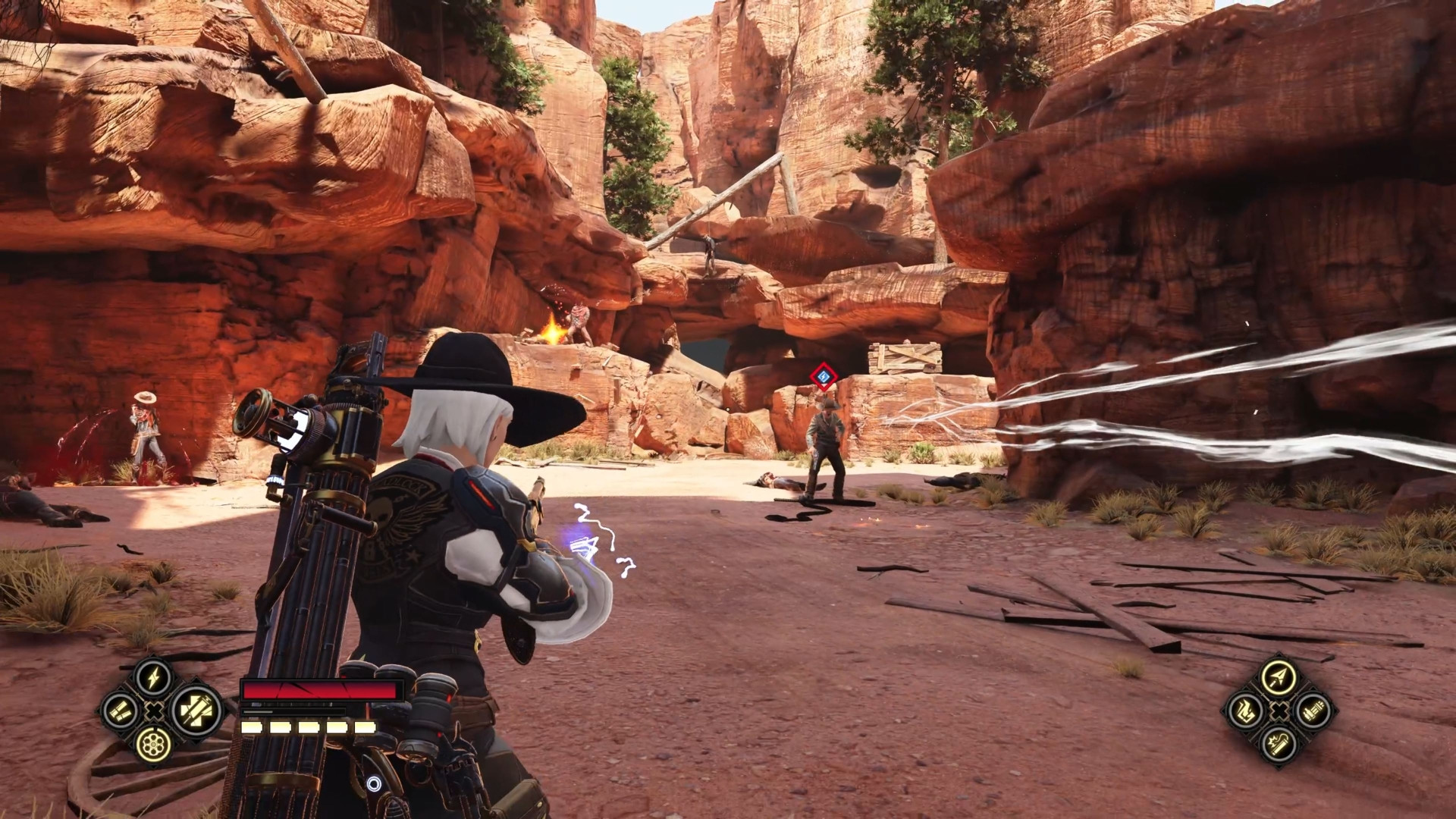Click the X hub at center of left ability wheel

(154, 711)
